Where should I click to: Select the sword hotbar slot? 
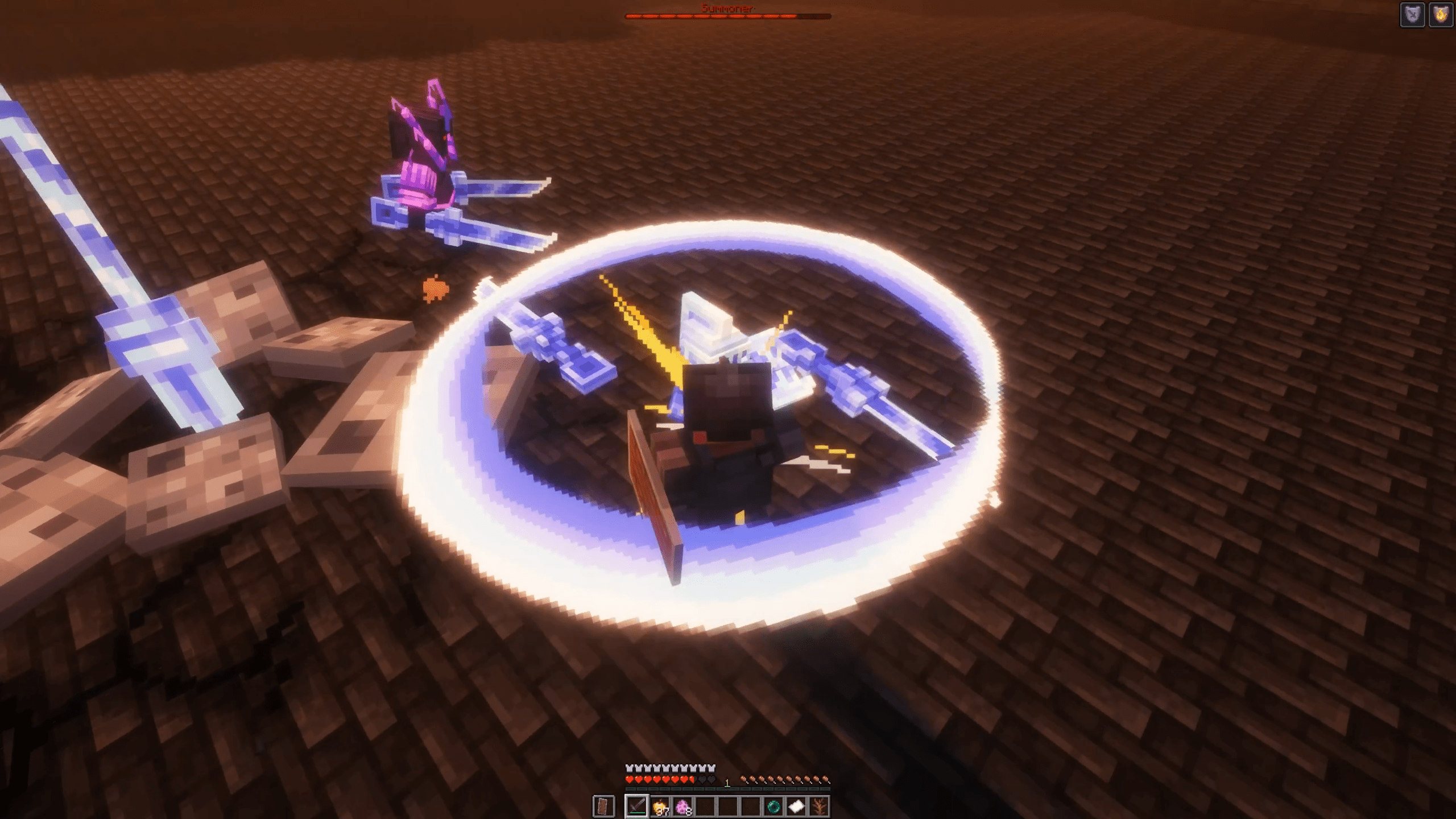click(636, 806)
